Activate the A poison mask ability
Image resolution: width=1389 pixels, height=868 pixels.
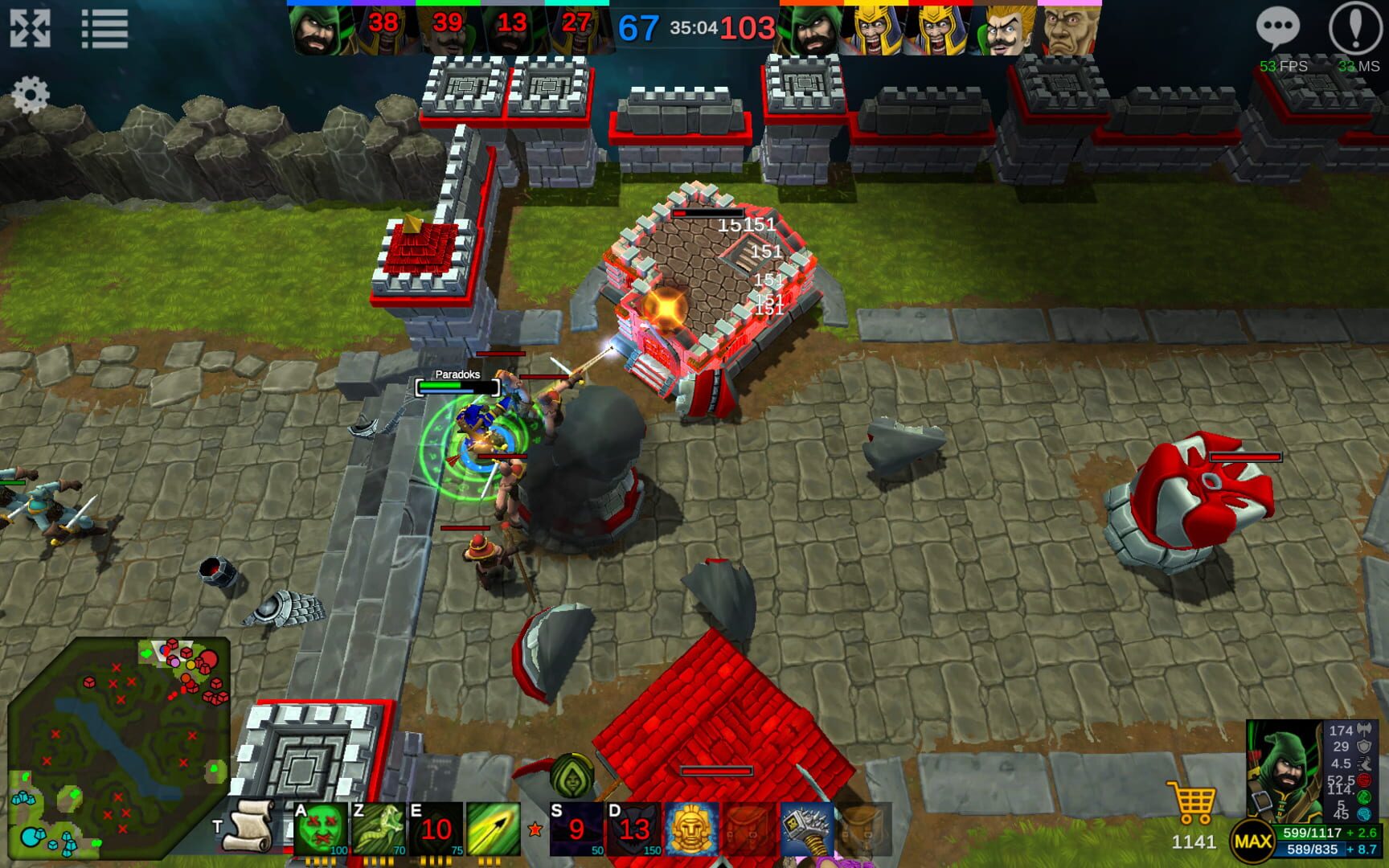pos(321,826)
